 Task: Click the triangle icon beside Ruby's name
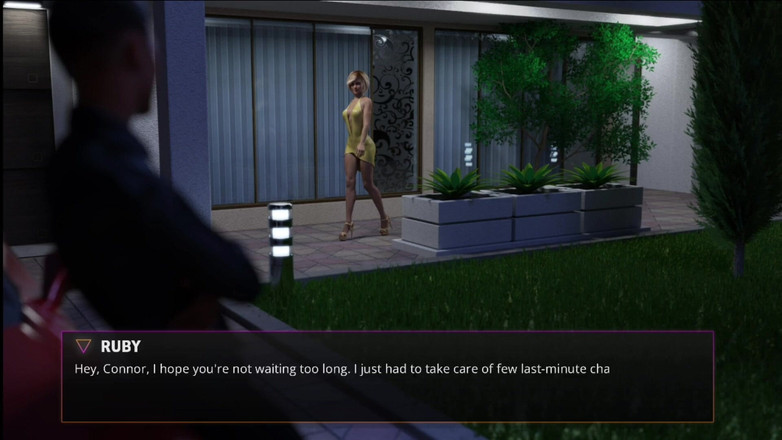84,346
